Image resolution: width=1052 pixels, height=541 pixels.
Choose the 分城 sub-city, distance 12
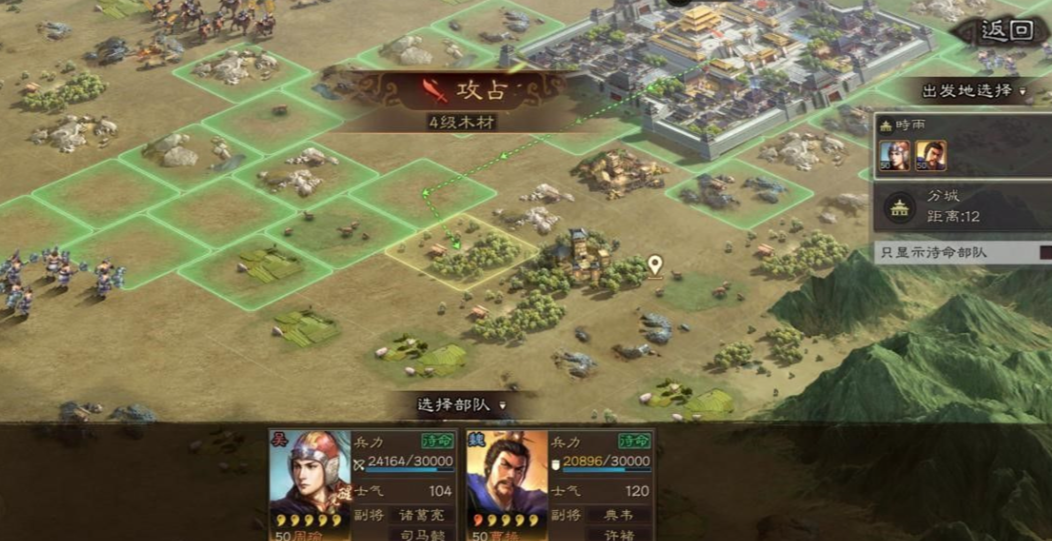[x=960, y=206]
